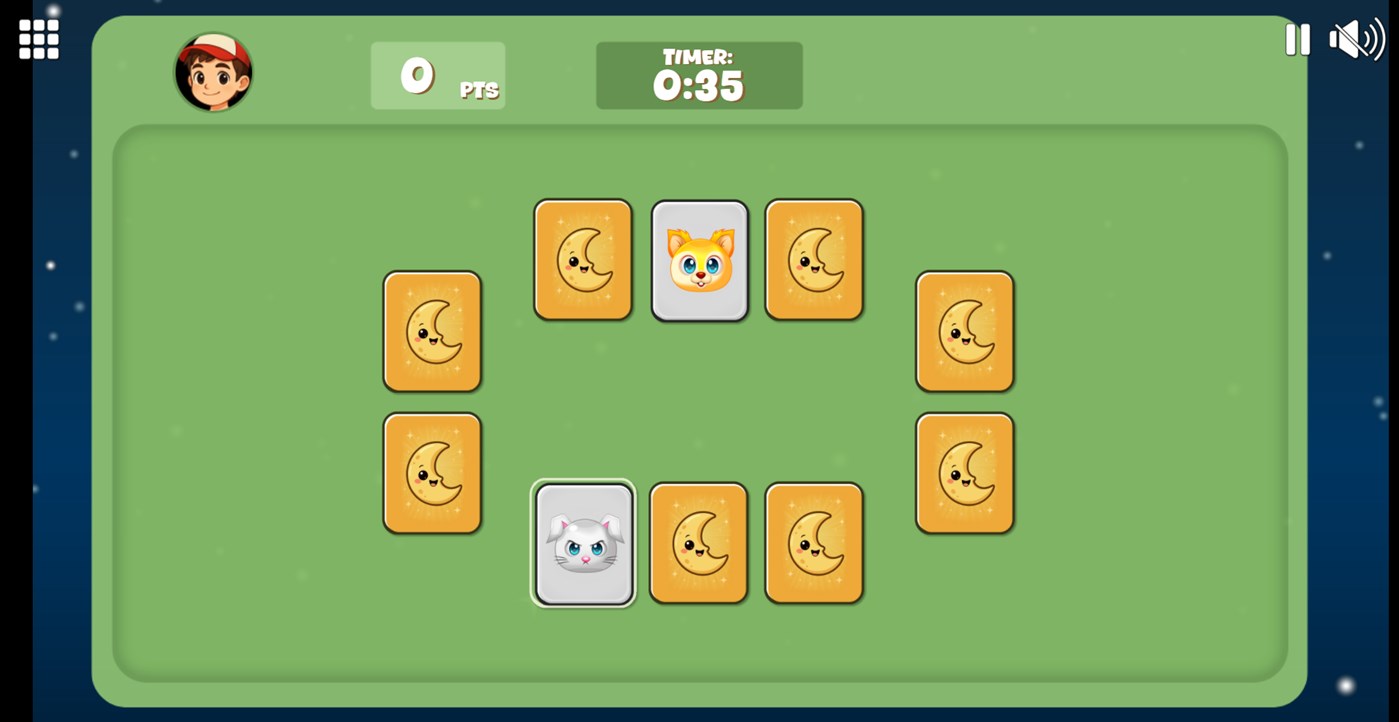The width and height of the screenshot is (1399, 722).
Task: Pause the game using the pause icon
Action: [x=1297, y=40]
